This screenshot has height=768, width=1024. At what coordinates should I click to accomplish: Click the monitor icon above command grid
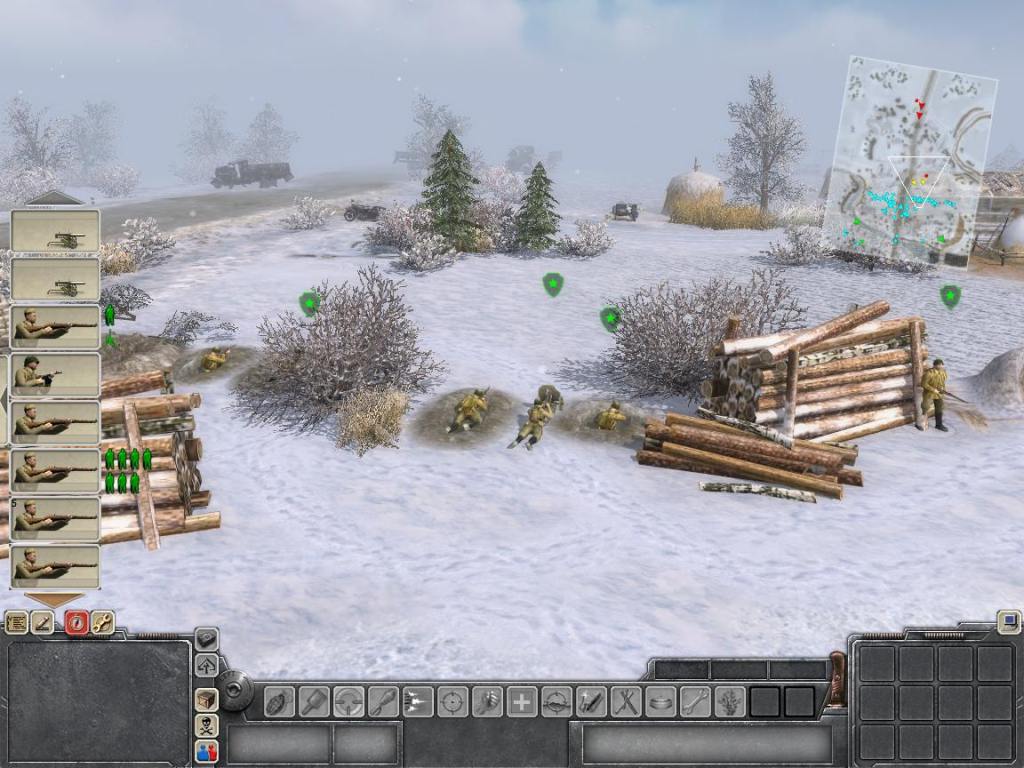coord(1008,622)
